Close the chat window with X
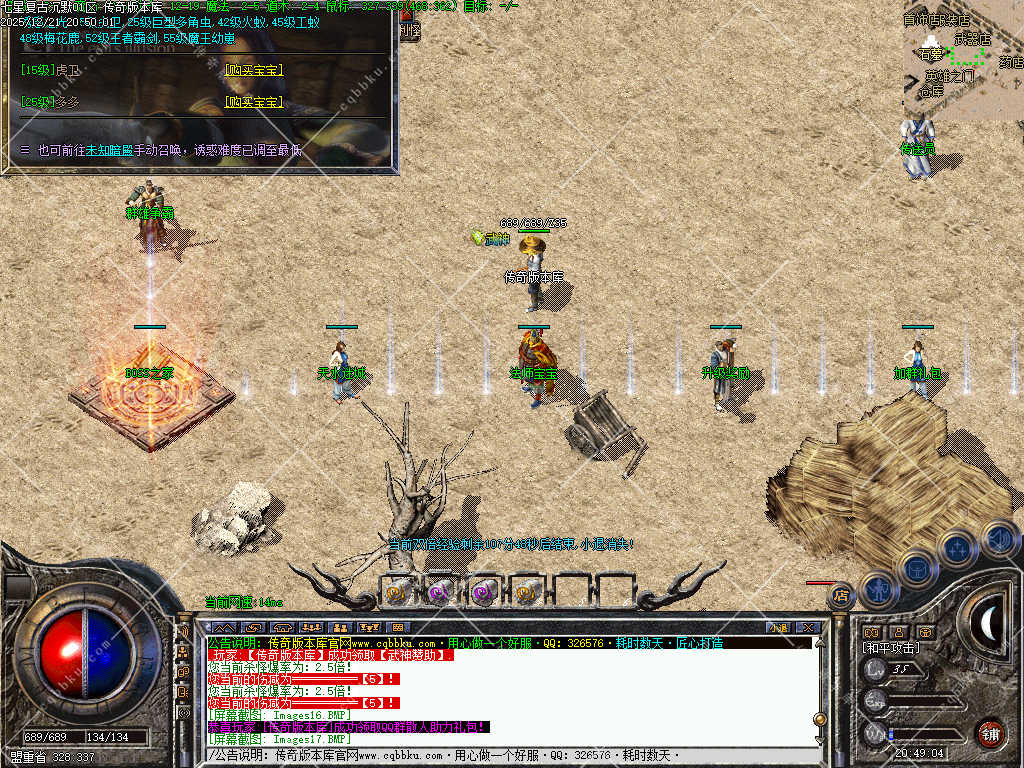The height and width of the screenshot is (768, 1024). 808,628
